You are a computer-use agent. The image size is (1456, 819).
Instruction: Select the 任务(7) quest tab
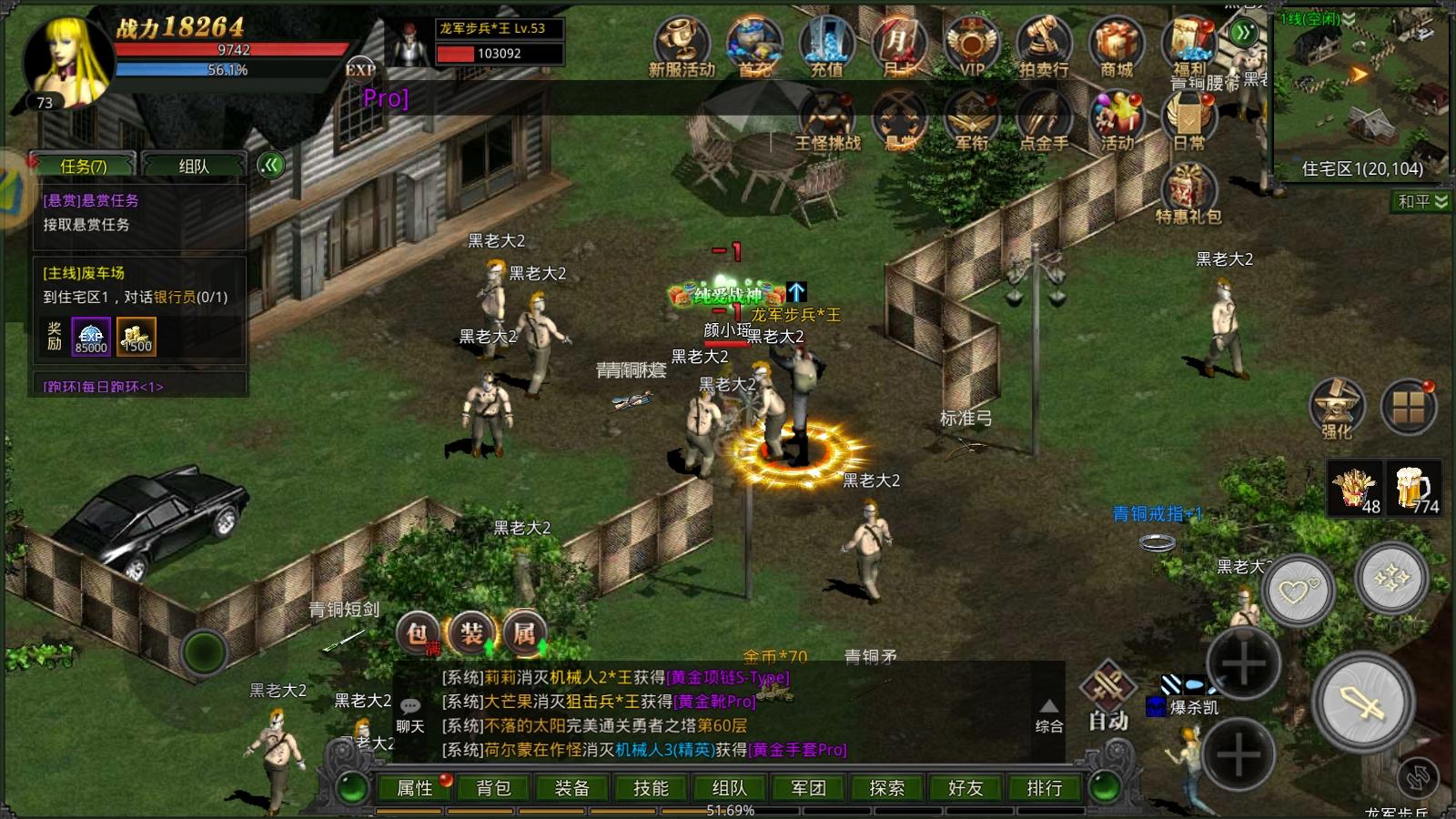pos(83,166)
